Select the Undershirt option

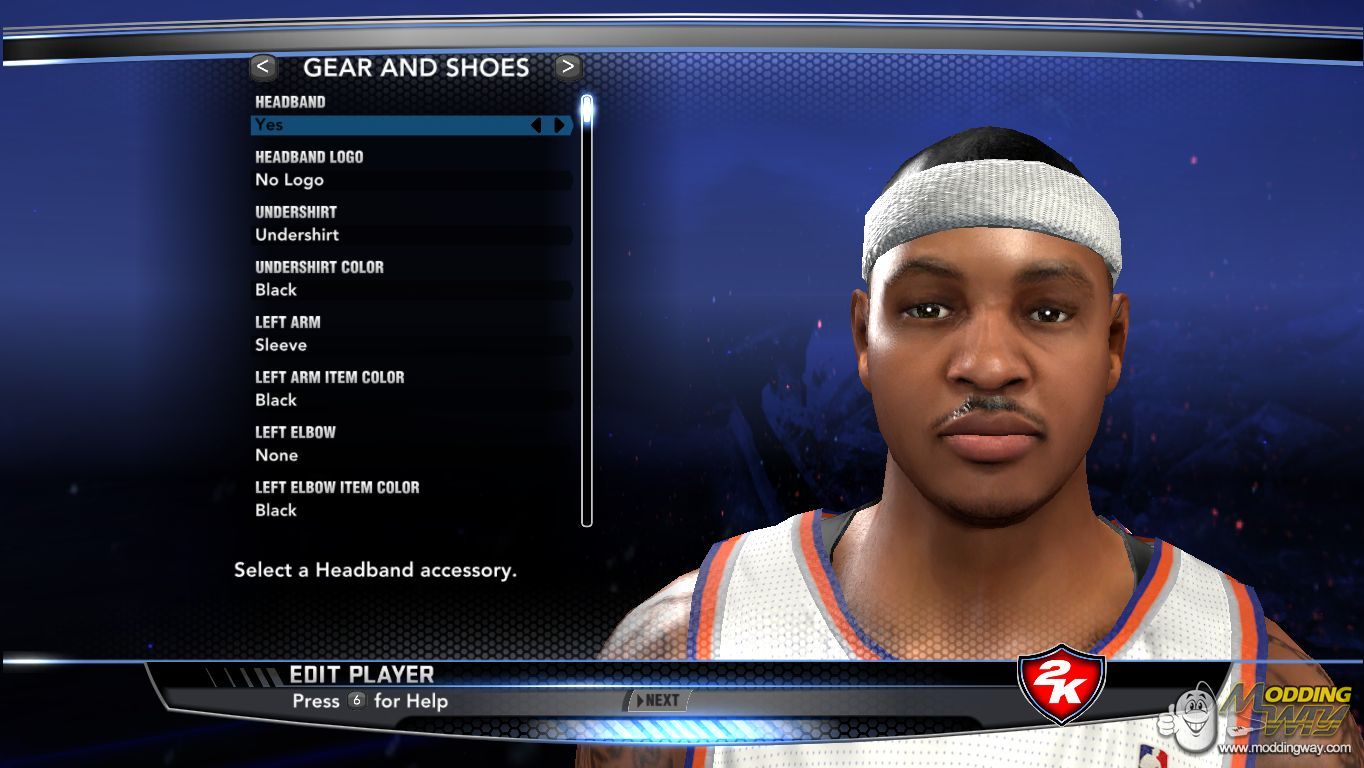(410, 235)
